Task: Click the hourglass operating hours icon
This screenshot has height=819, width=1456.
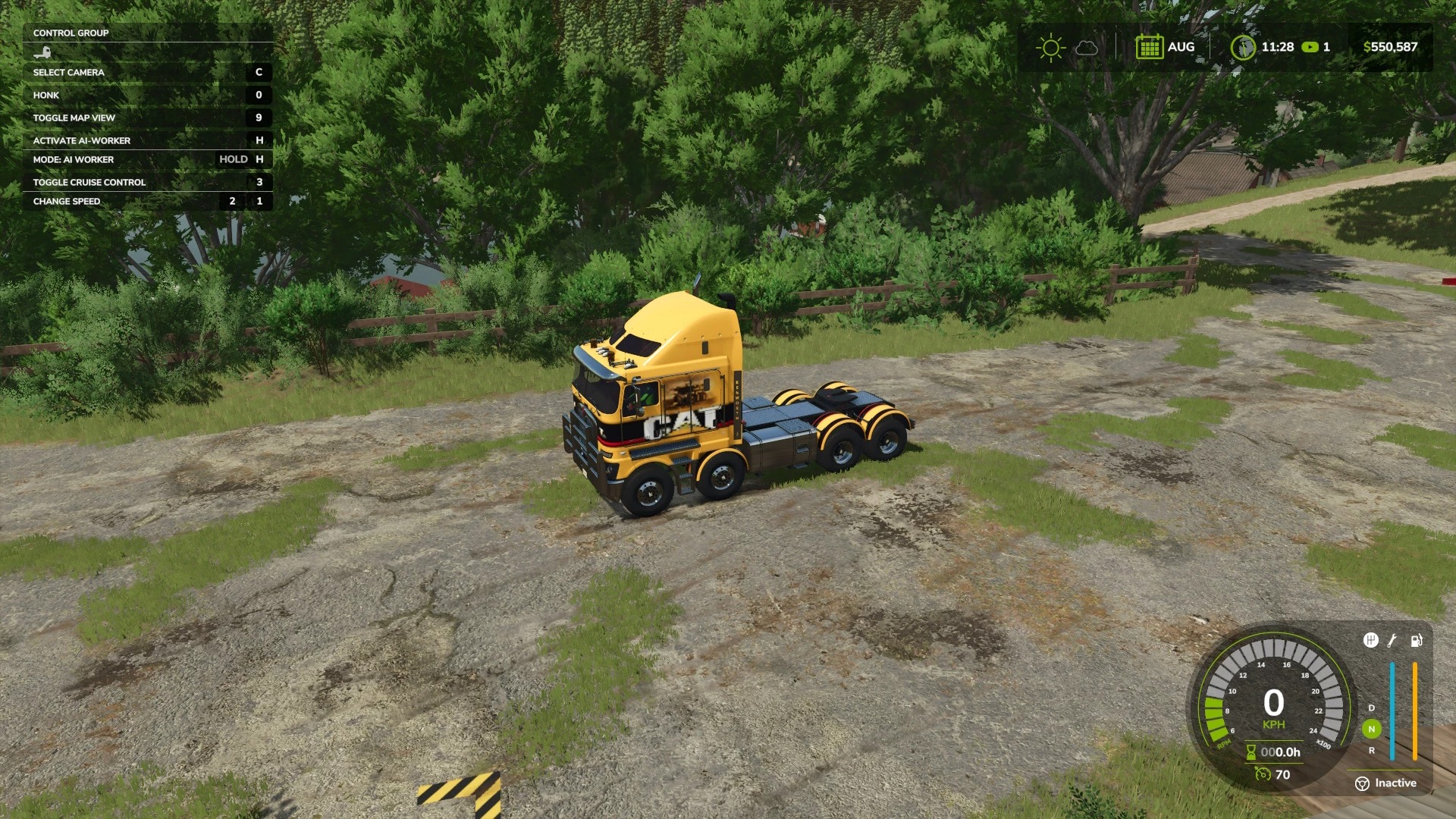Action: [1251, 751]
